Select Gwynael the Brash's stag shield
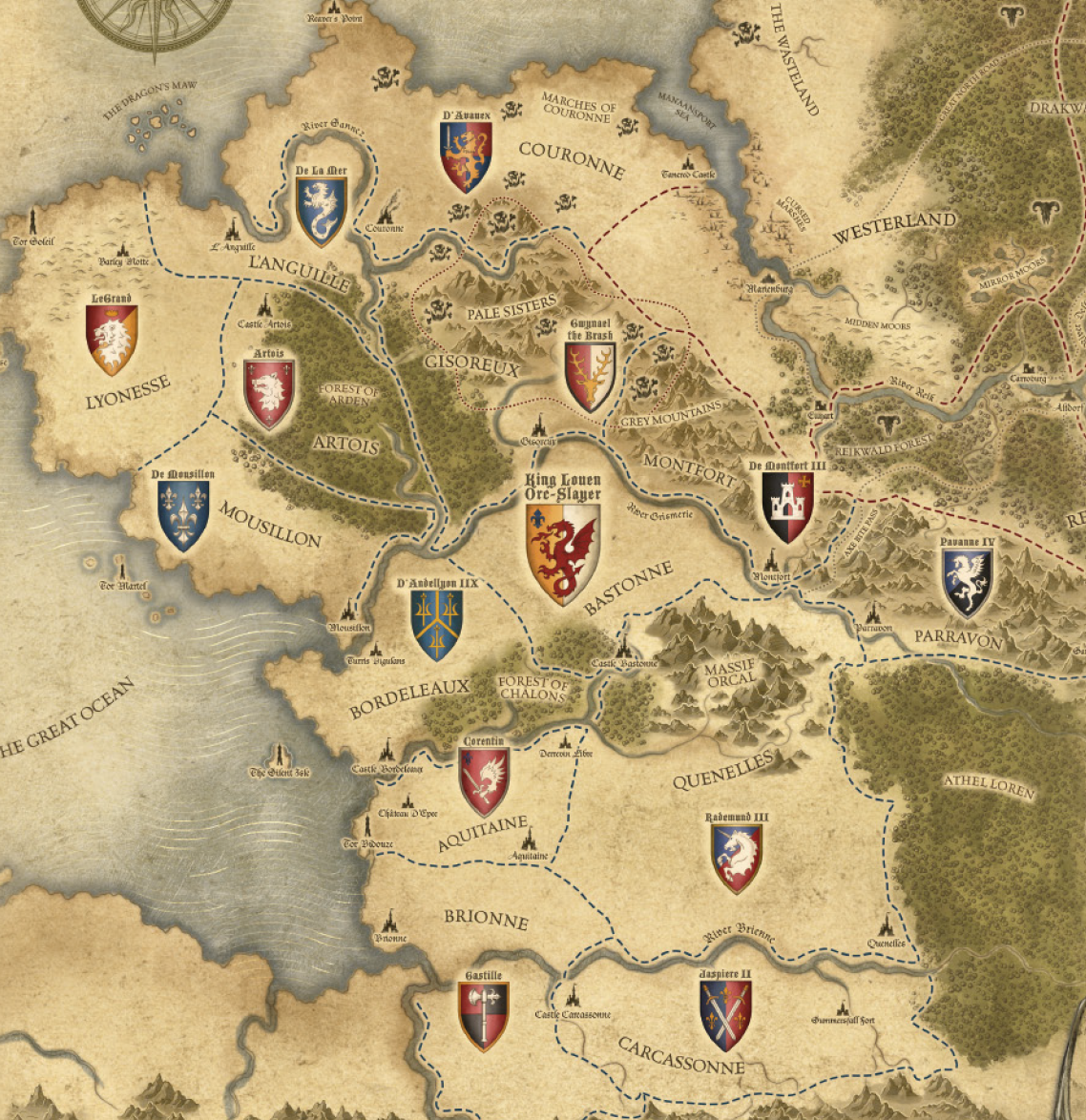 click(x=589, y=377)
